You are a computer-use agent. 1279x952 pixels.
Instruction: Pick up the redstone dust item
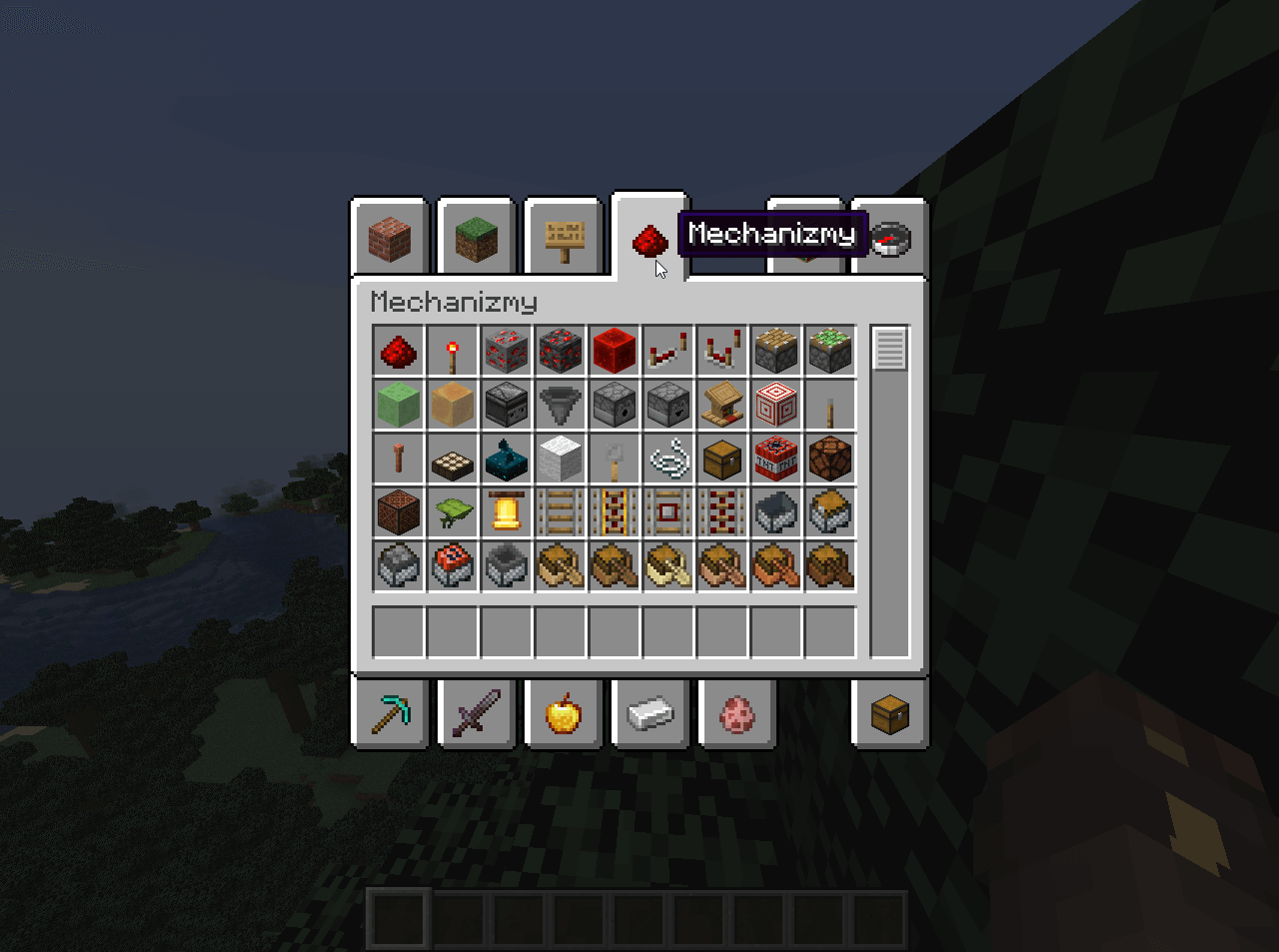(x=399, y=352)
